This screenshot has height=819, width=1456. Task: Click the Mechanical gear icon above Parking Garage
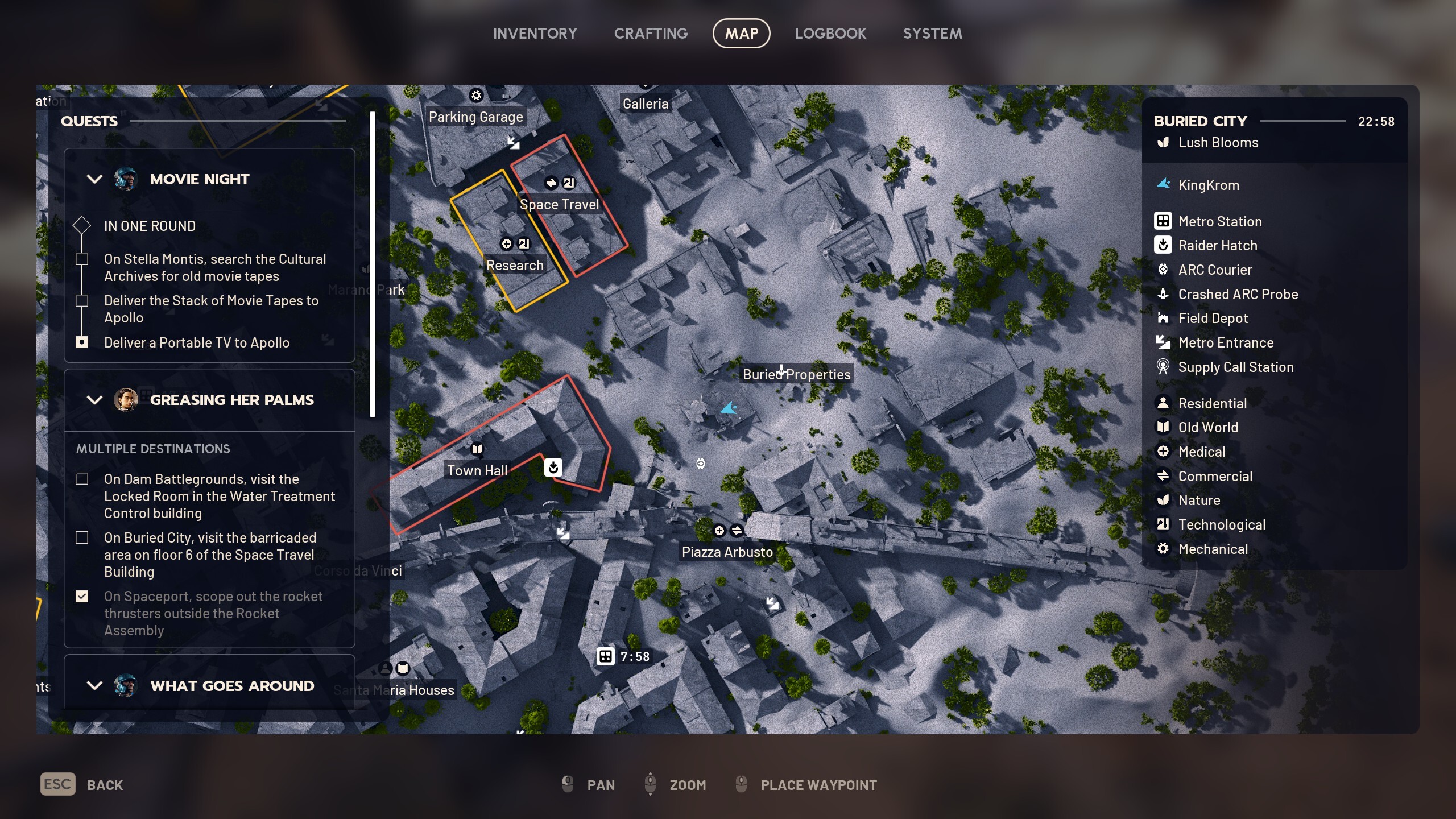(476, 95)
